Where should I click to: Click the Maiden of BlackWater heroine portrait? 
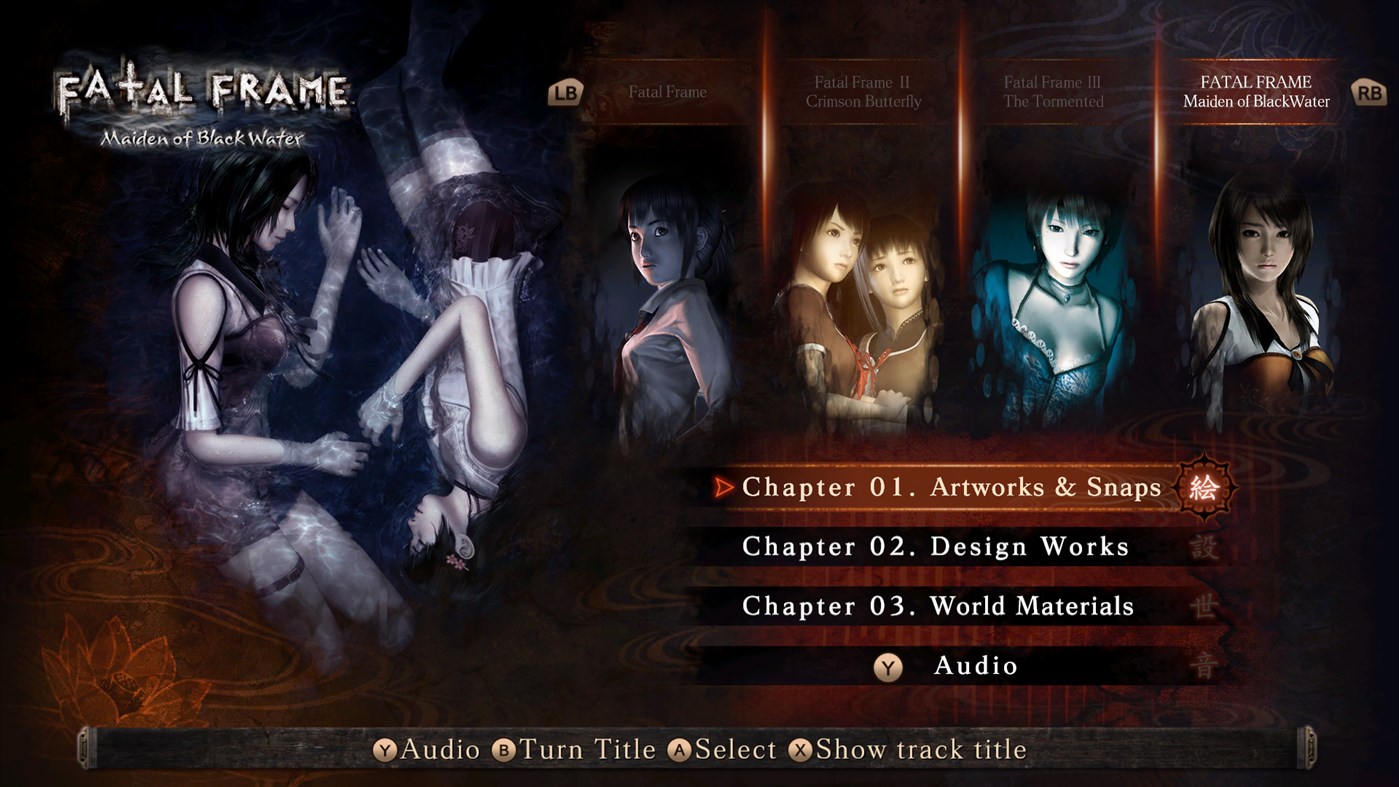(1258, 300)
